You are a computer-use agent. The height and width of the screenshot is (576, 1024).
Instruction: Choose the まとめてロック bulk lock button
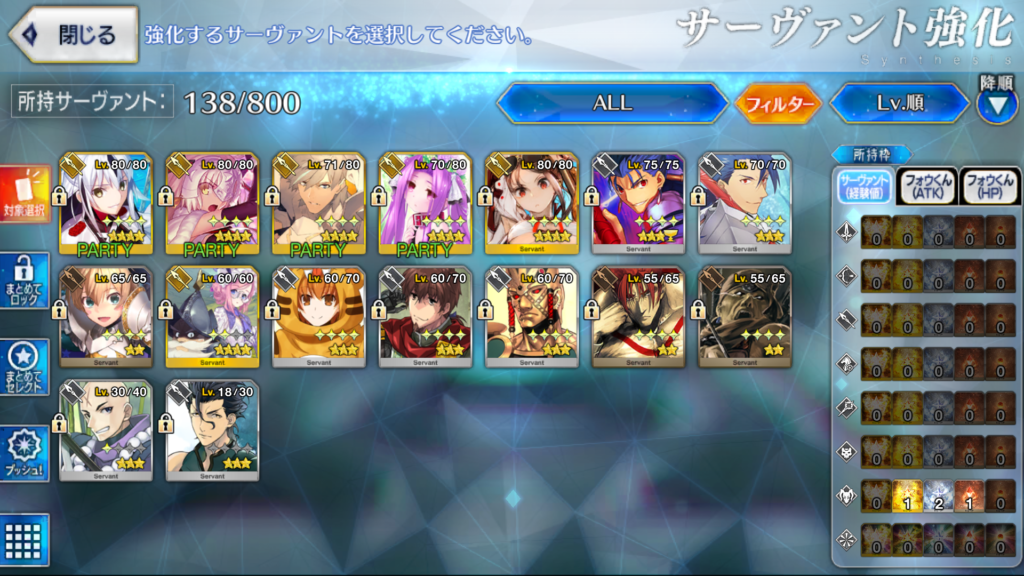coord(24,281)
